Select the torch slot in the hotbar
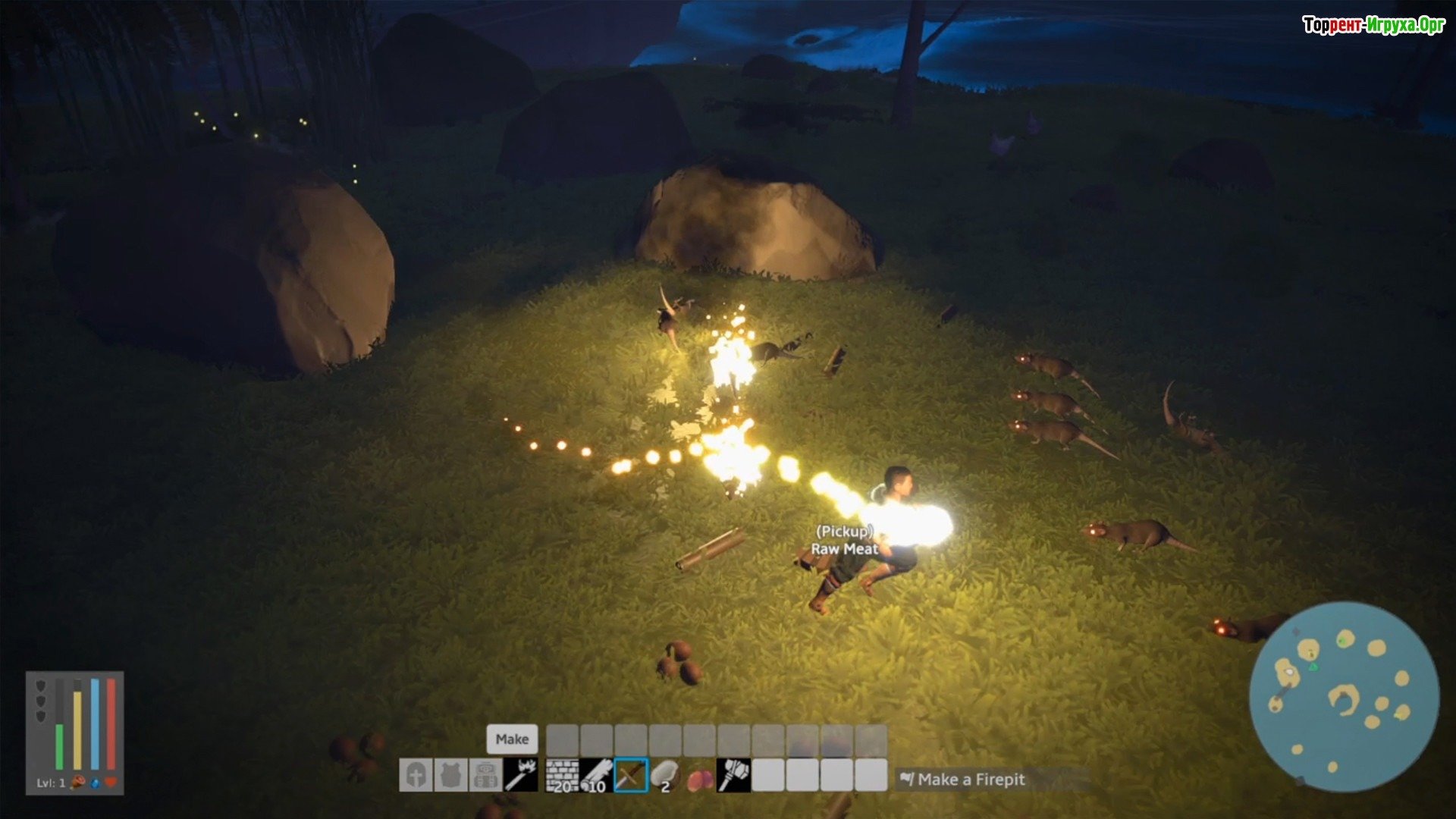Screen dimensions: 1456x819 click(521, 776)
